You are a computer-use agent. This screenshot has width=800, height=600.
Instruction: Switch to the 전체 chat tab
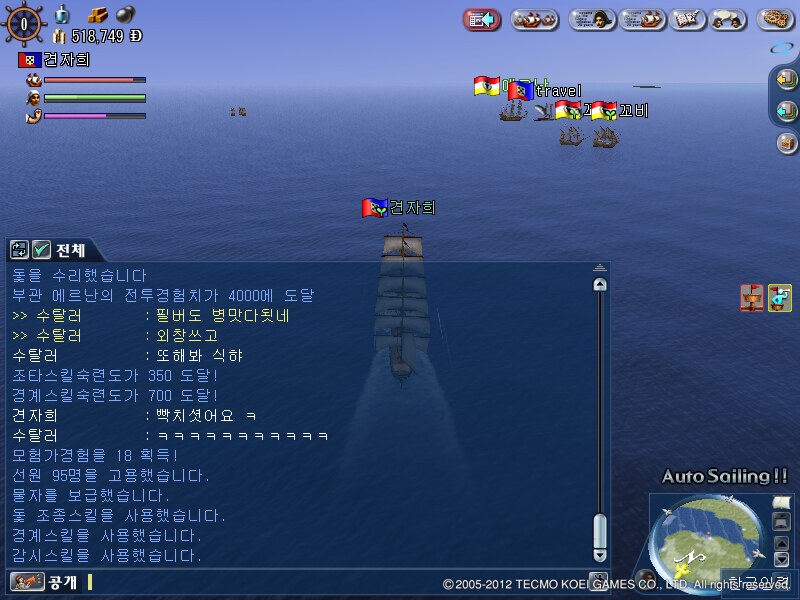click(70, 250)
